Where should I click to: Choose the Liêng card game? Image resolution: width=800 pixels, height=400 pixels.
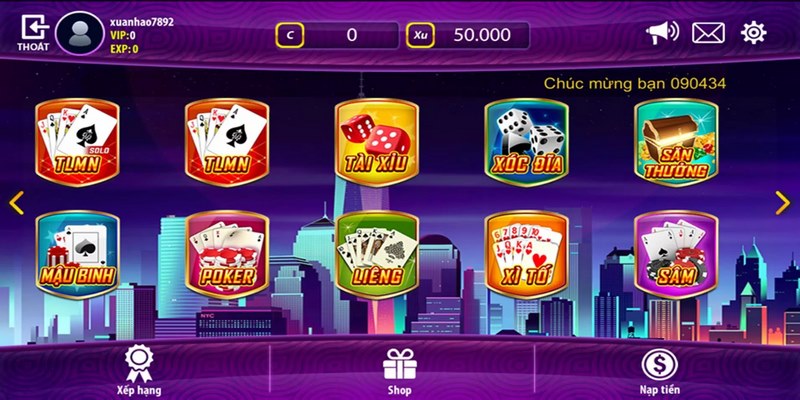(x=375, y=253)
